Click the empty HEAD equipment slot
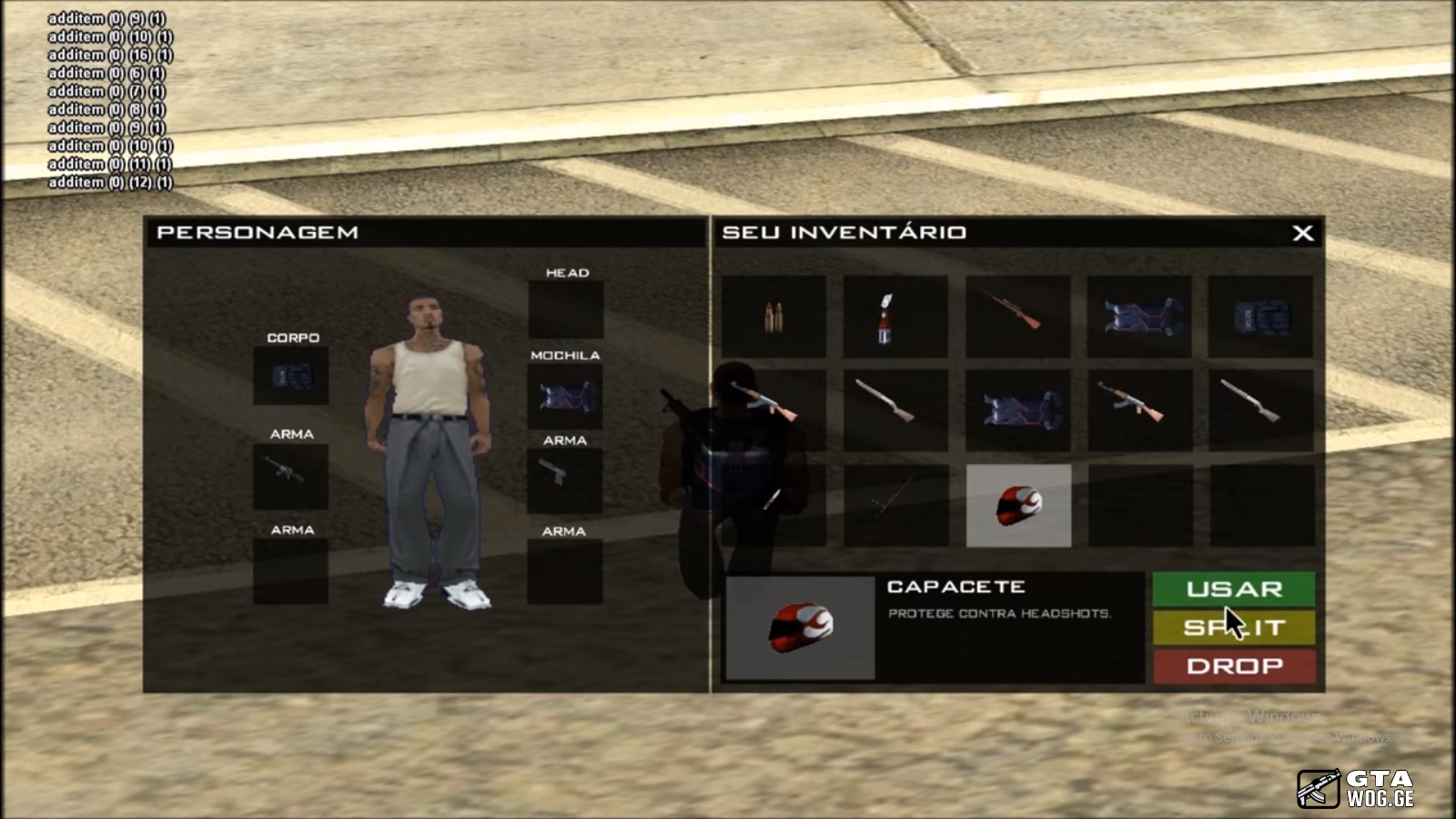Viewport: 1456px width, 819px height. click(x=566, y=309)
